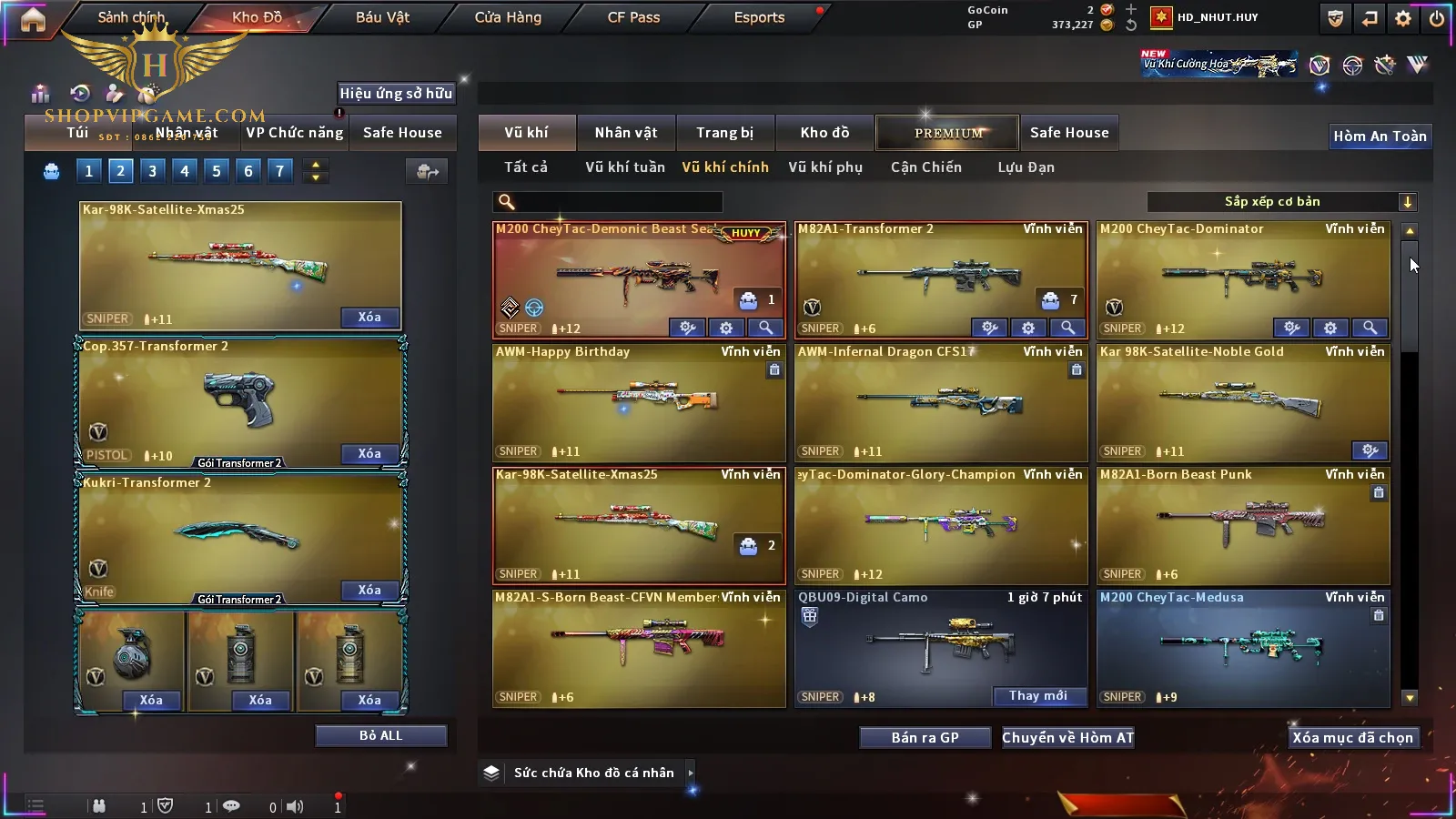Pick the M200 CheyTac-Medusa weapon tile
The height and width of the screenshot is (819, 1456).
pyautogui.click(x=1242, y=646)
